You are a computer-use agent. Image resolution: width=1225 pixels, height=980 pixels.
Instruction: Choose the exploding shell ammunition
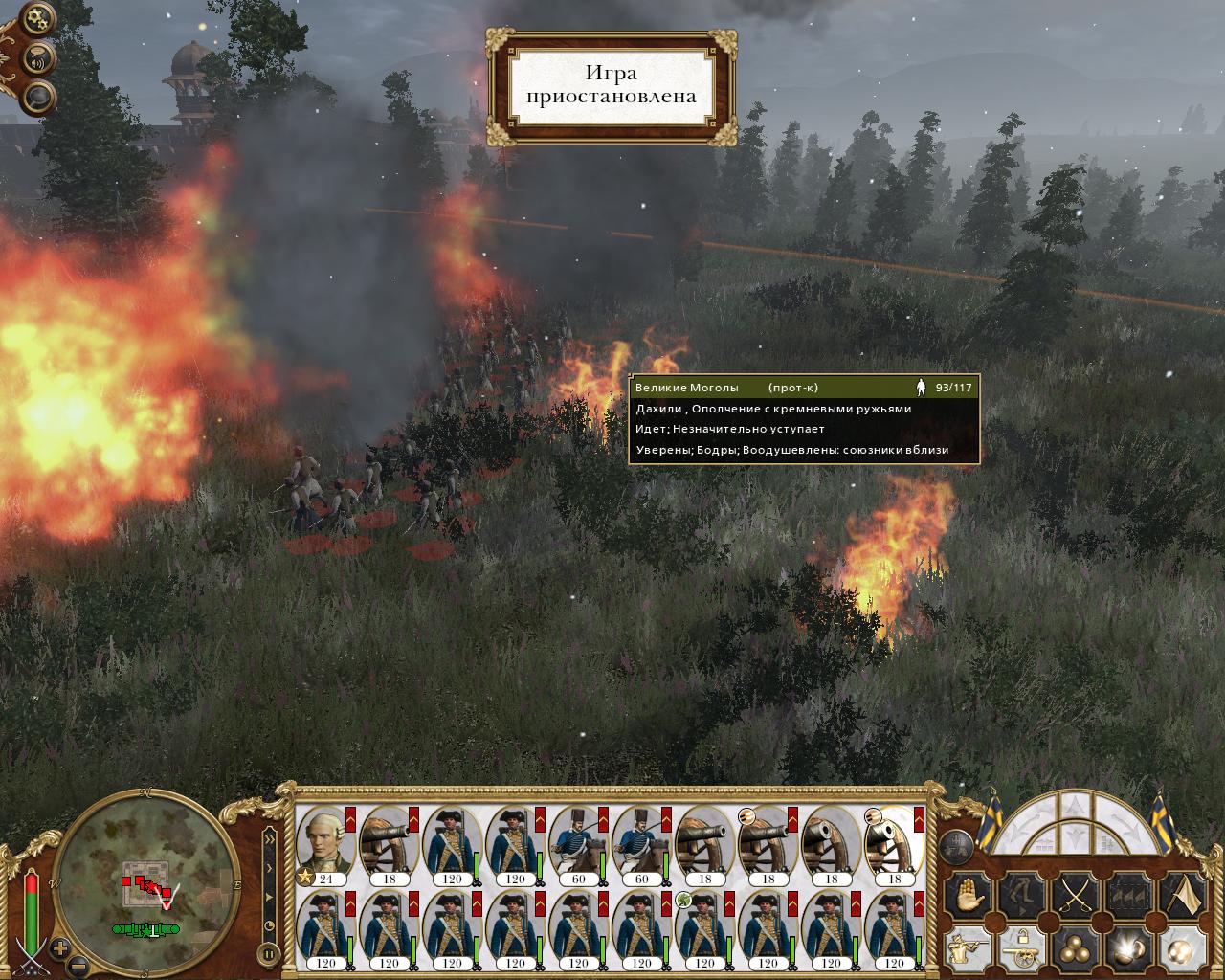pyautogui.click(x=1128, y=950)
